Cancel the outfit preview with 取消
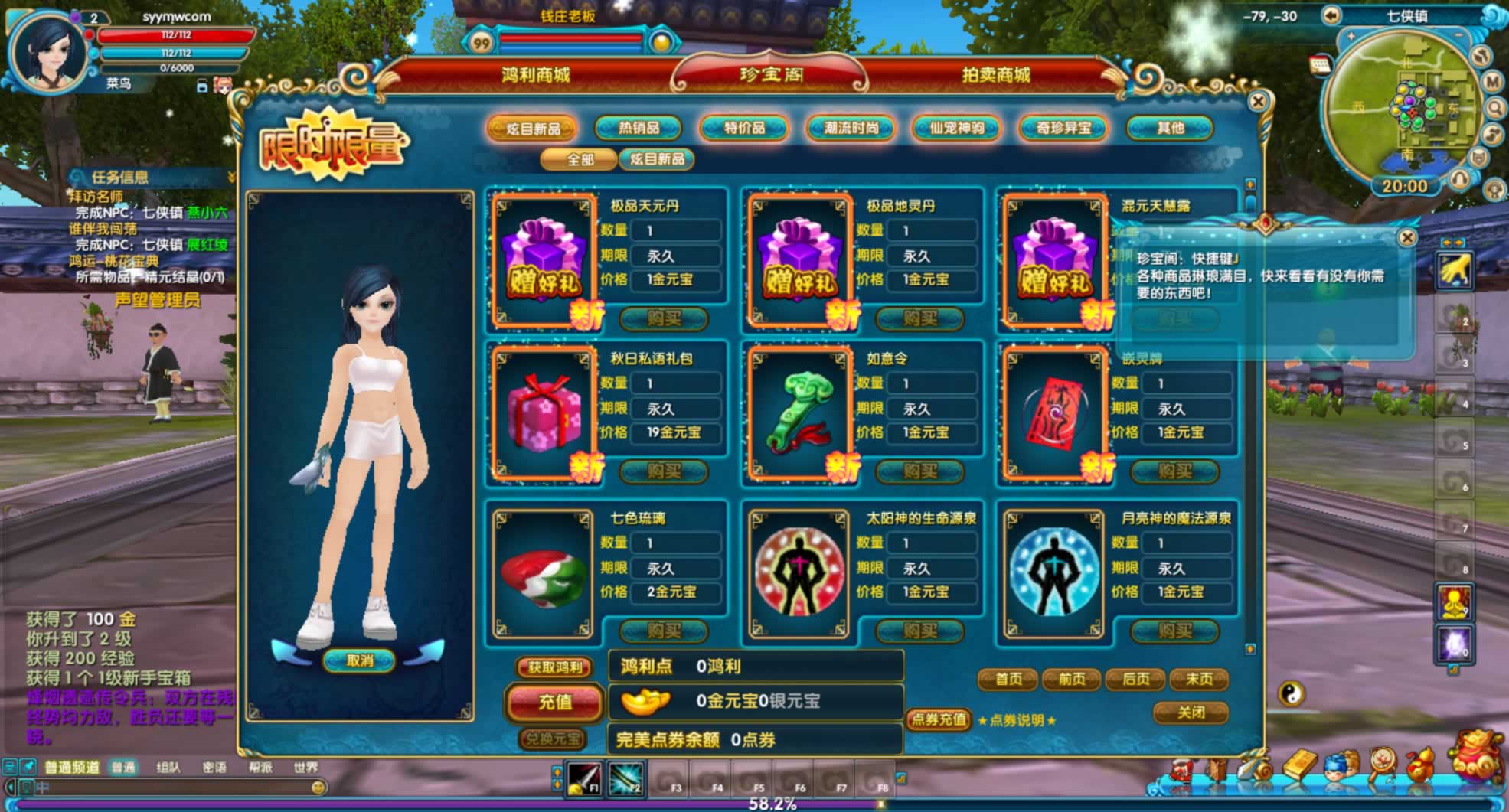Viewport: 1509px width, 812px height. point(359,660)
